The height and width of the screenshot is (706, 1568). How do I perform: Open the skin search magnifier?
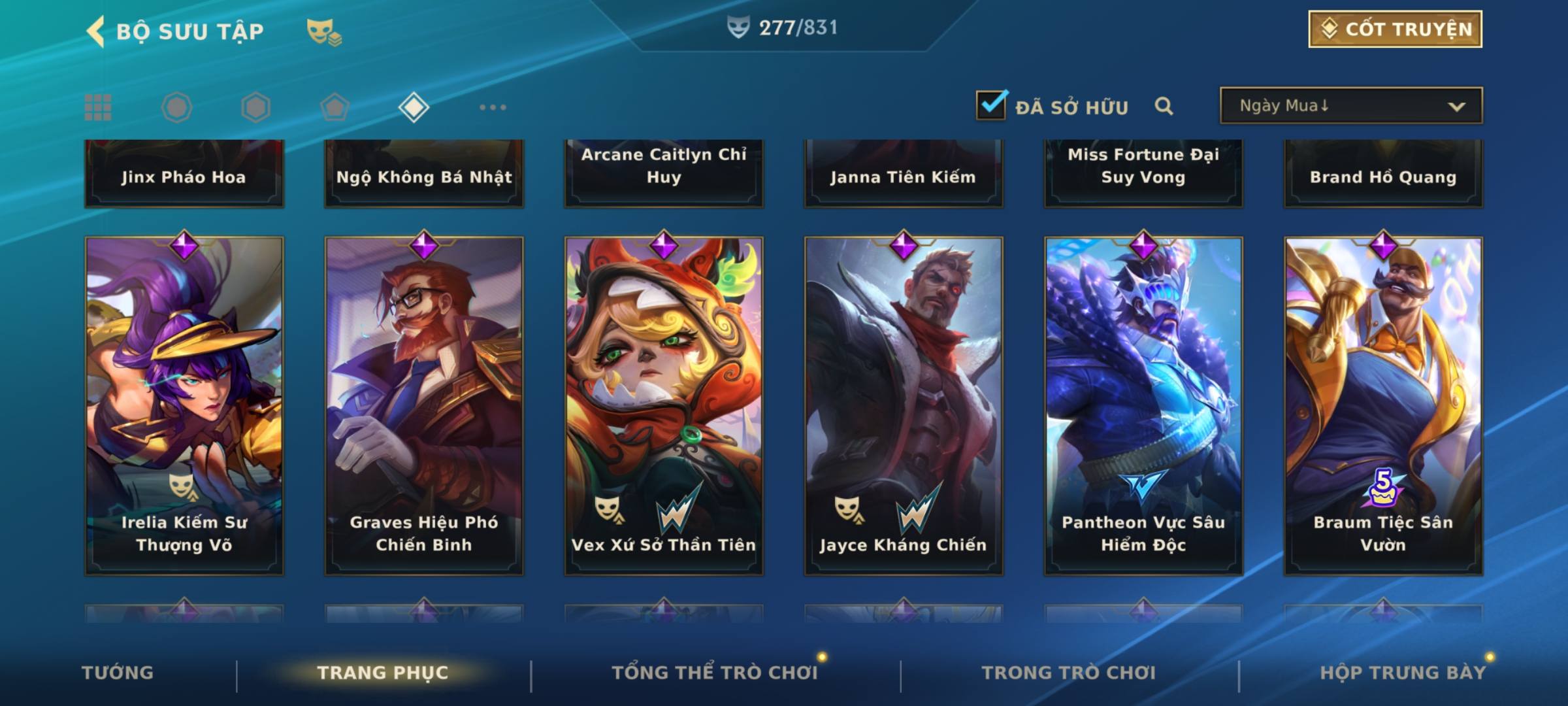pyautogui.click(x=1164, y=106)
